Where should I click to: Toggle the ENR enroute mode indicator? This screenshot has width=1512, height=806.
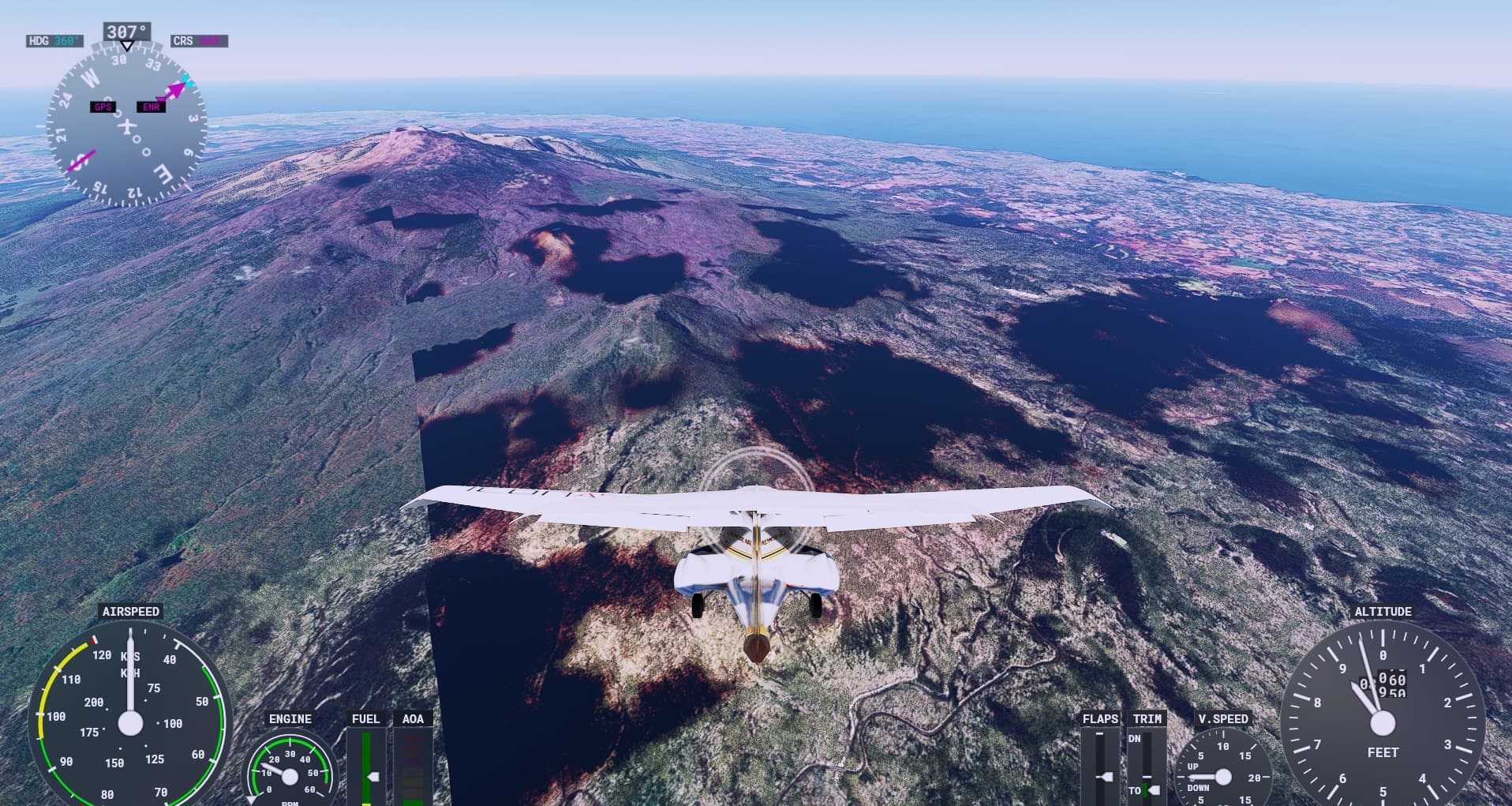(x=151, y=105)
